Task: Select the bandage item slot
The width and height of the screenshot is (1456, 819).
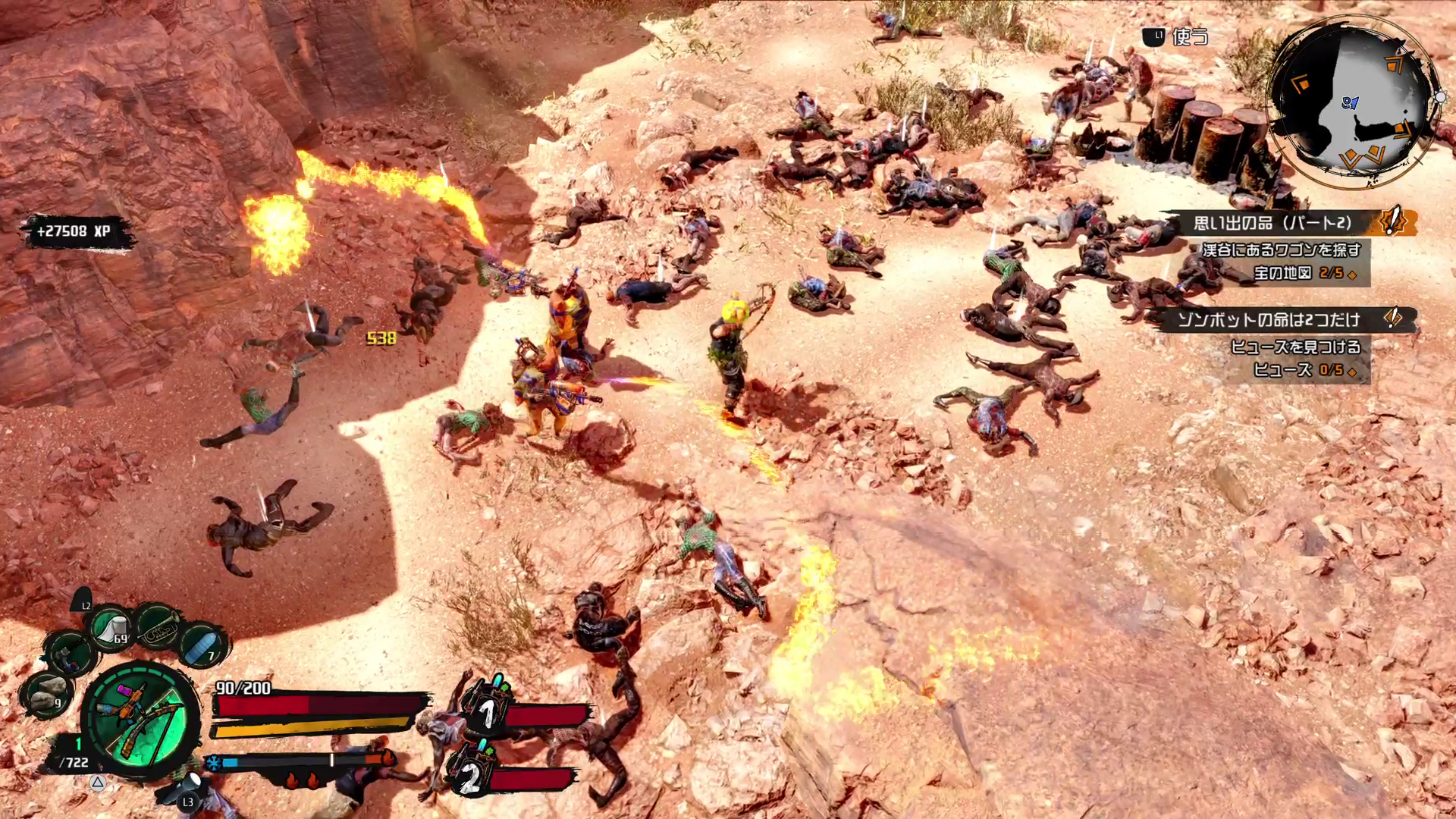Action: point(111,626)
